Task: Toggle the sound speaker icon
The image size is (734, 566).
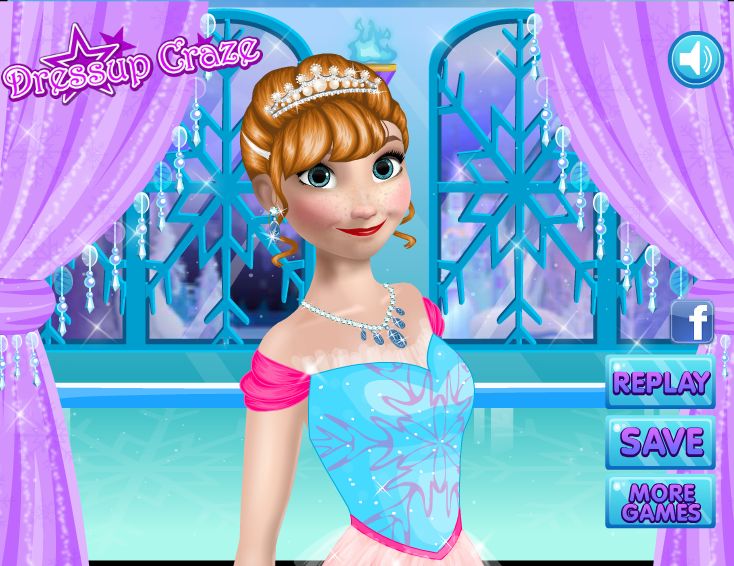Action: point(695,59)
